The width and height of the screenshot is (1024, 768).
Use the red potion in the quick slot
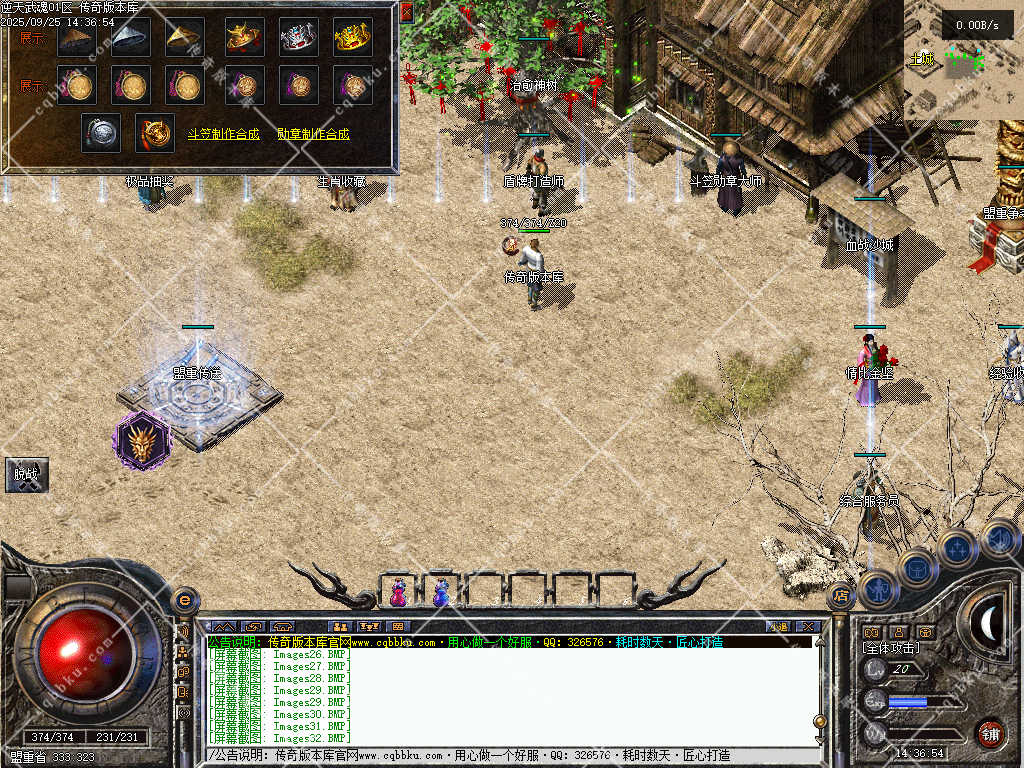[x=399, y=592]
